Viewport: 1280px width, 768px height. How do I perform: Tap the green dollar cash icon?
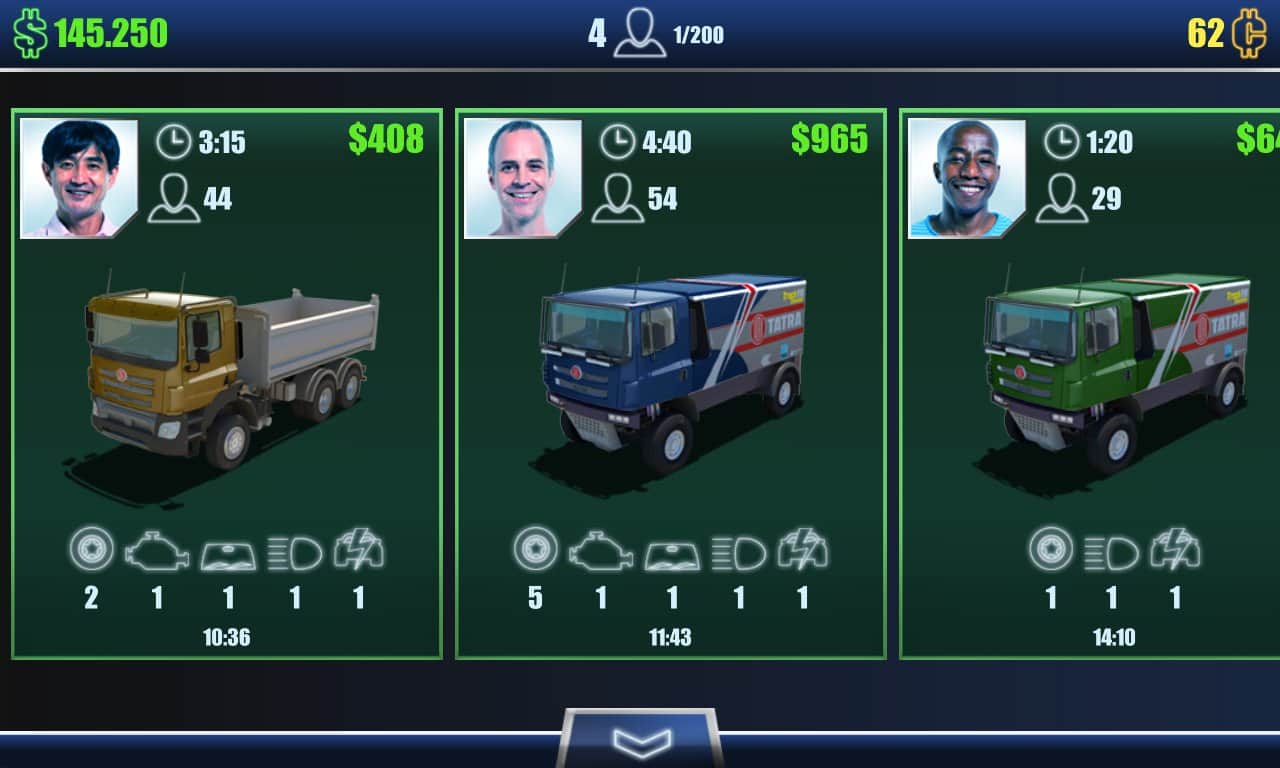pyautogui.click(x=30, y=33)
